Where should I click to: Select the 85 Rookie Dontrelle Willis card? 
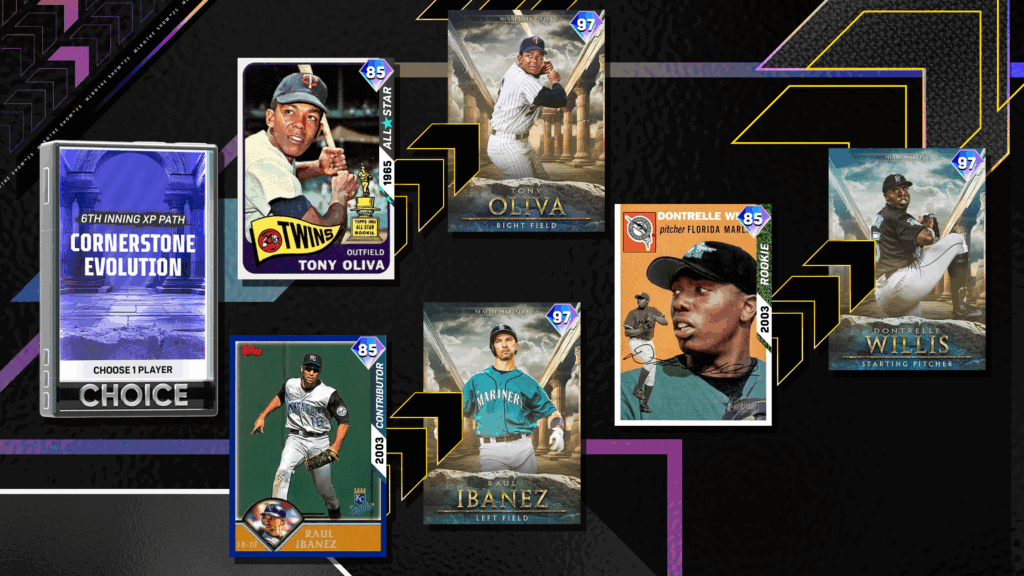click(x=692, y=313)
